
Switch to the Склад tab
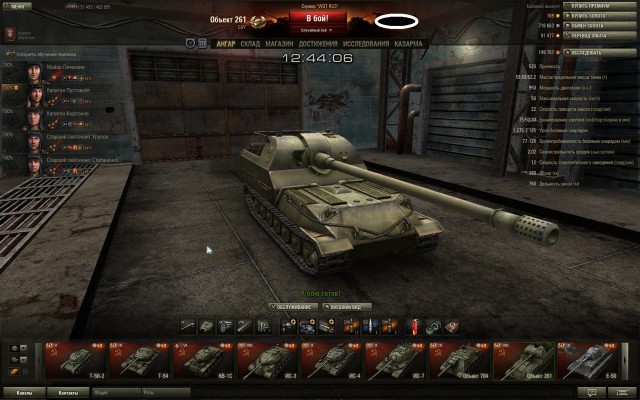(x=250, y=44)
